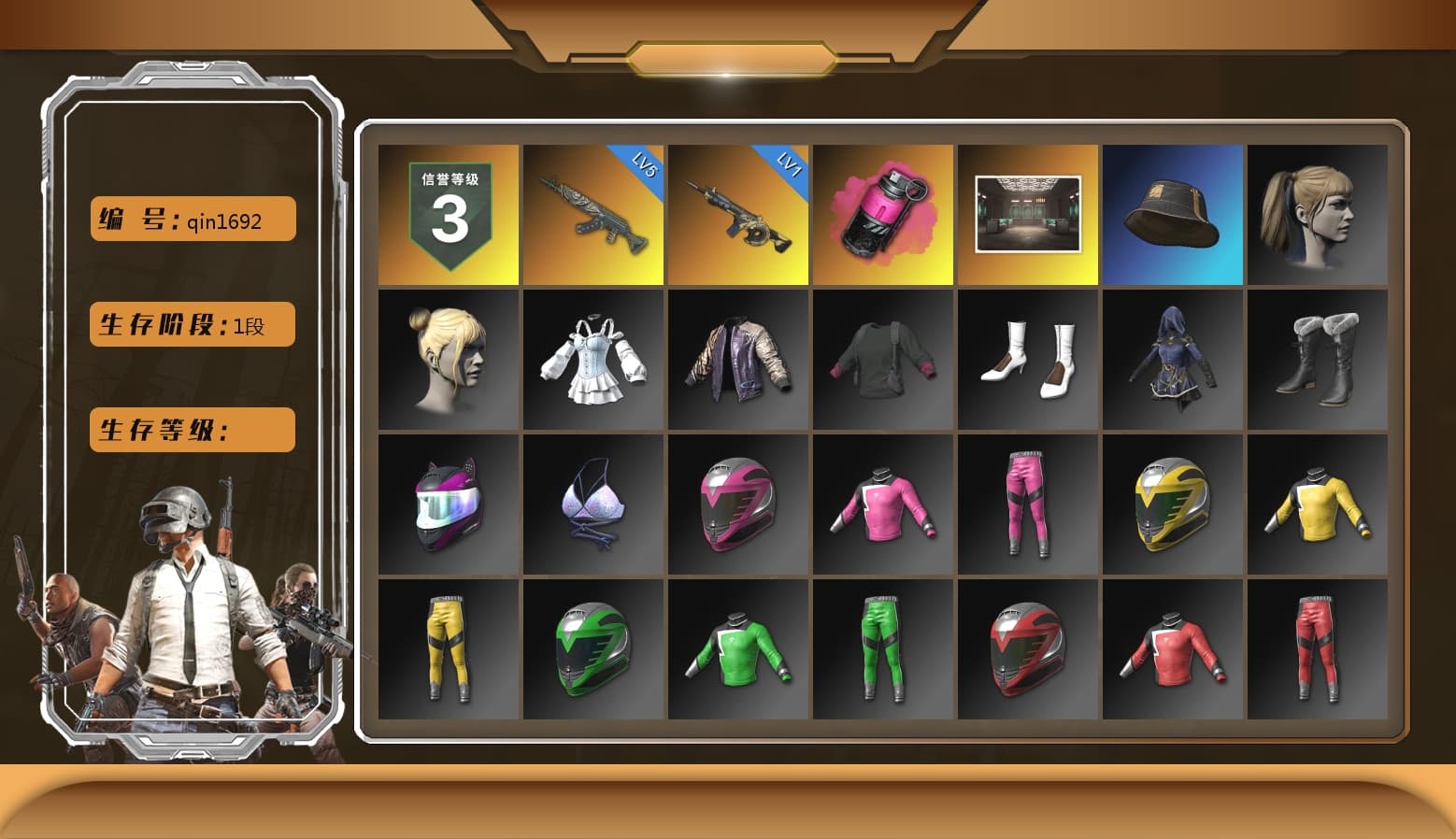Select the cat-ear motorcycle helmet
Image resolution: width=1456 pixels, height=839 pixels.
click(x=449, y=505)
